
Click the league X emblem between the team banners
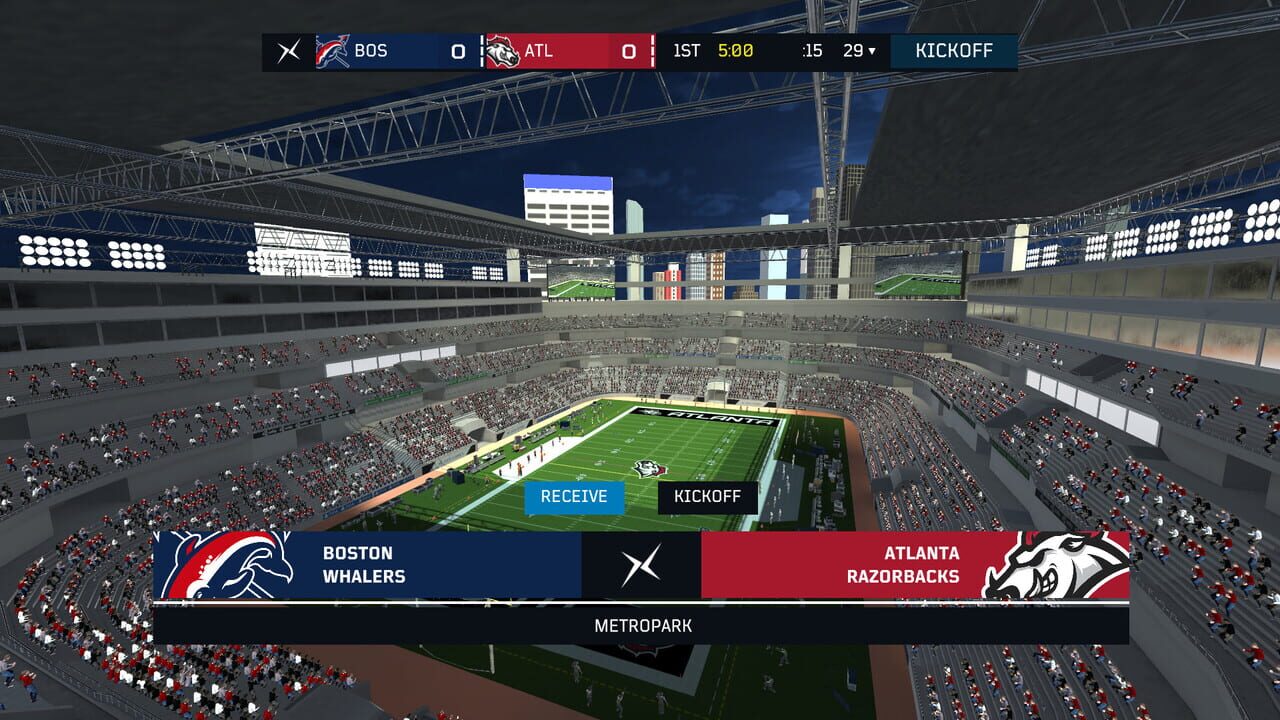(x=640, y=566)
